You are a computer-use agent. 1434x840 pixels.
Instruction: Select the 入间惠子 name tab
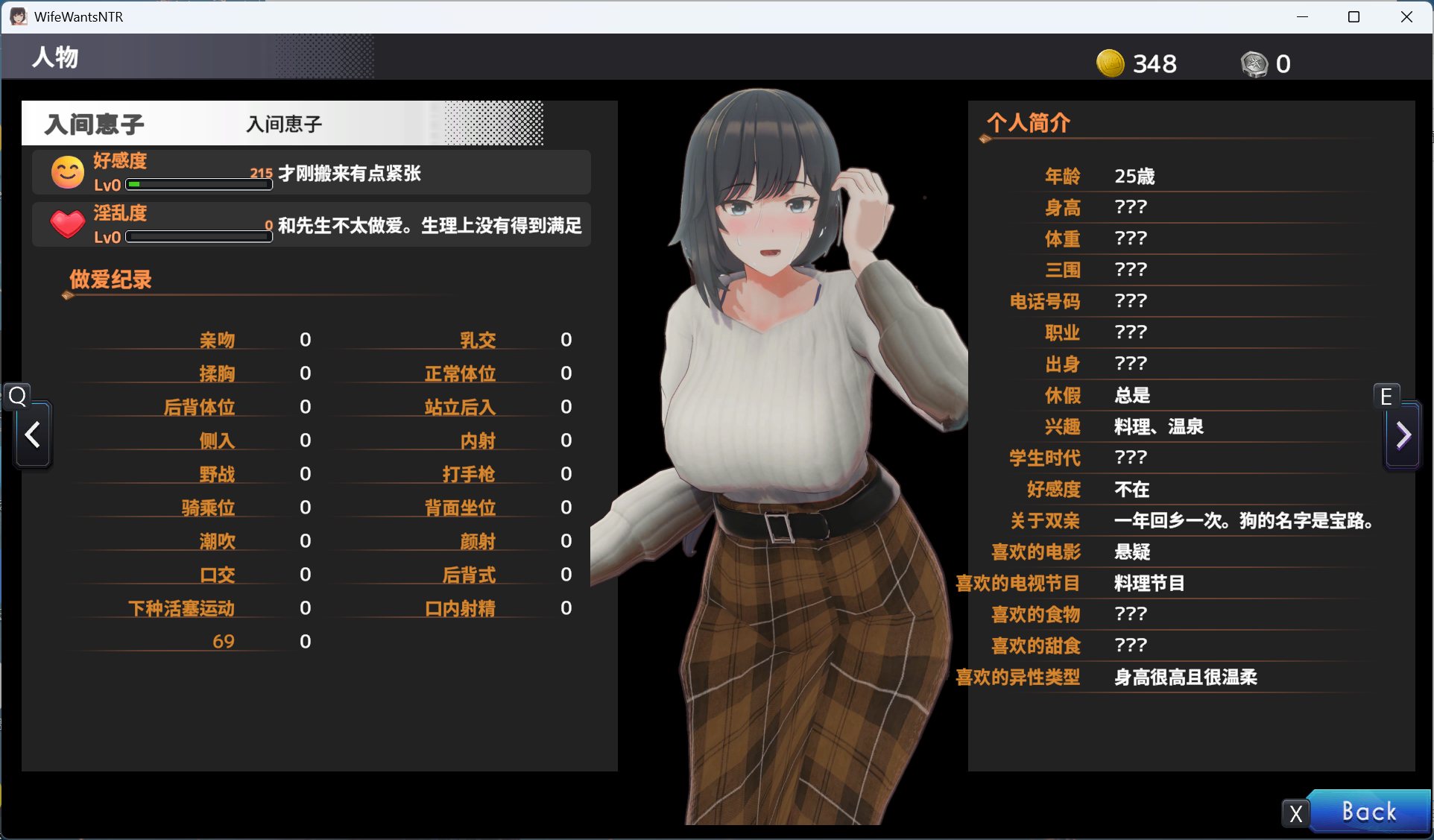(93, 123)
